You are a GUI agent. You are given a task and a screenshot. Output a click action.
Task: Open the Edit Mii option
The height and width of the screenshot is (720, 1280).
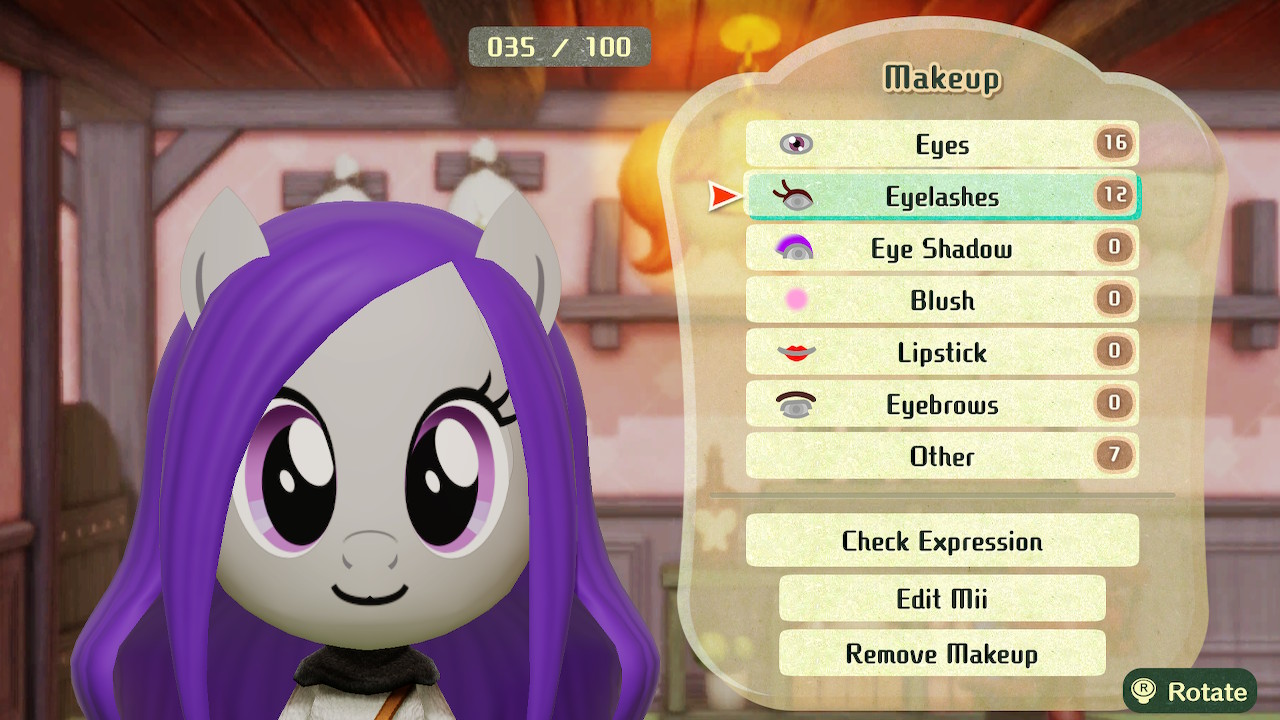[x=942, y=598]
